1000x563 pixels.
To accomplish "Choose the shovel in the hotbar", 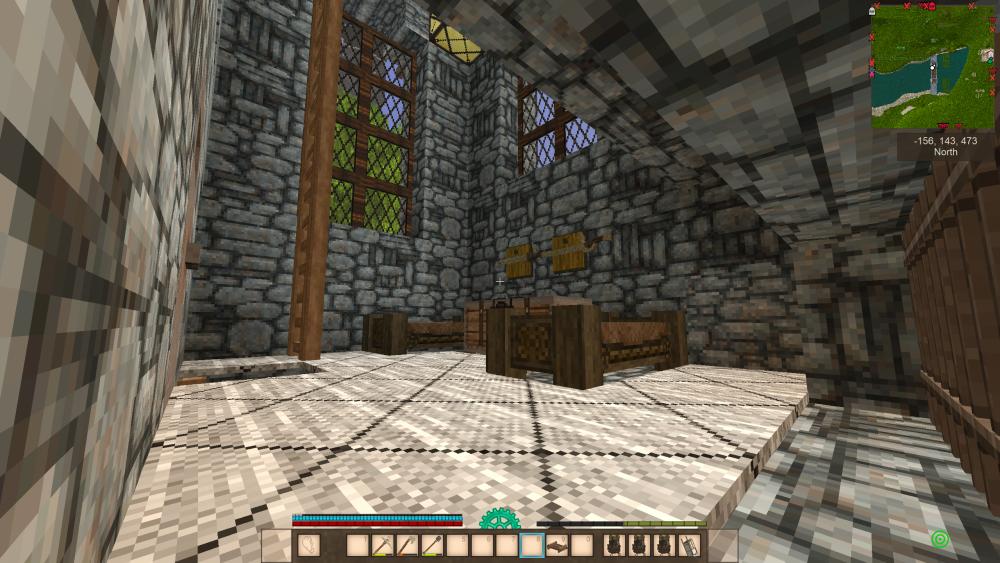I will coord(433,546).
